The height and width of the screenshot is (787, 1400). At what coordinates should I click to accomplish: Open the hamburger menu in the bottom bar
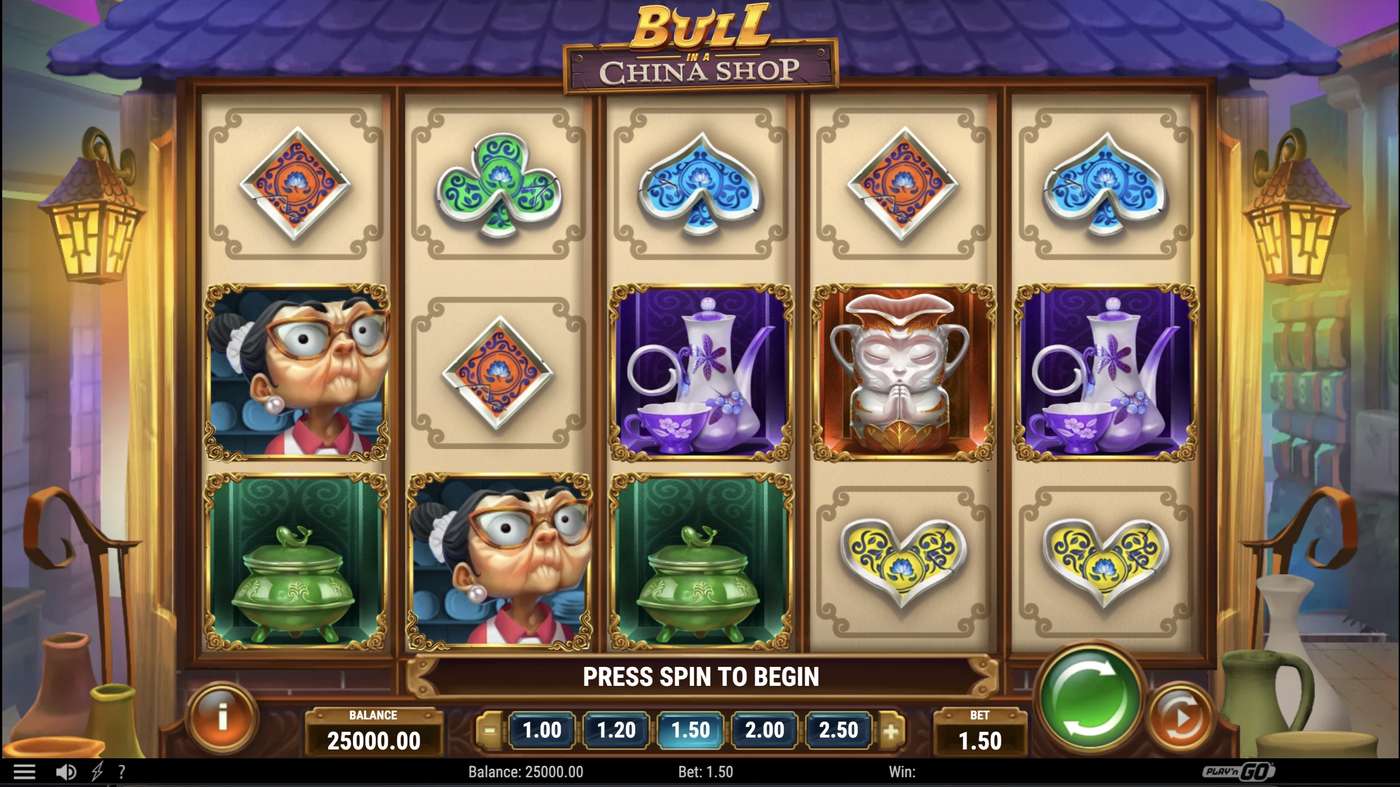coord(25,771)
